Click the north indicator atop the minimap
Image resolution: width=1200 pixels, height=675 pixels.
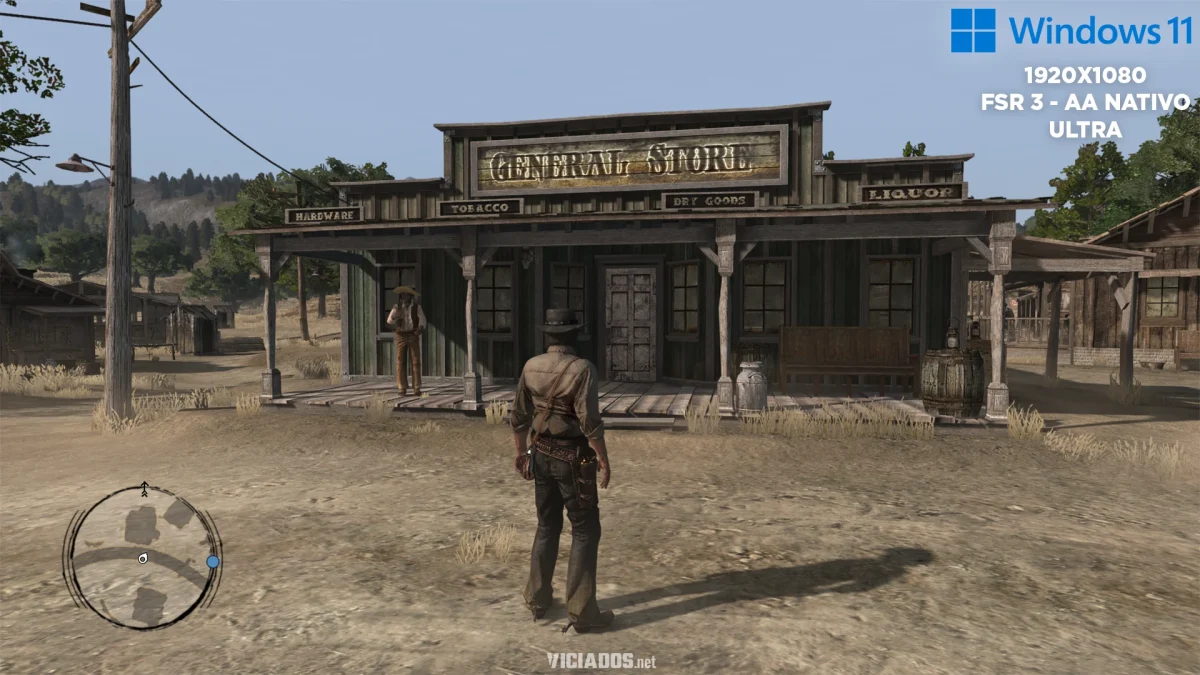point(144,489)
